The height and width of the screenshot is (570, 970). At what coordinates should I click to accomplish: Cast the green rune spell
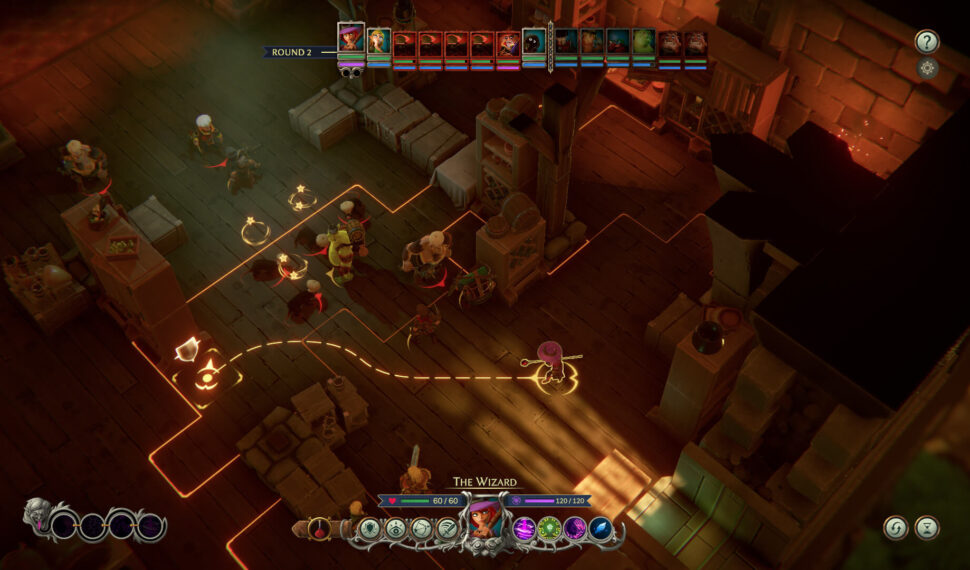tap(549, 529)
